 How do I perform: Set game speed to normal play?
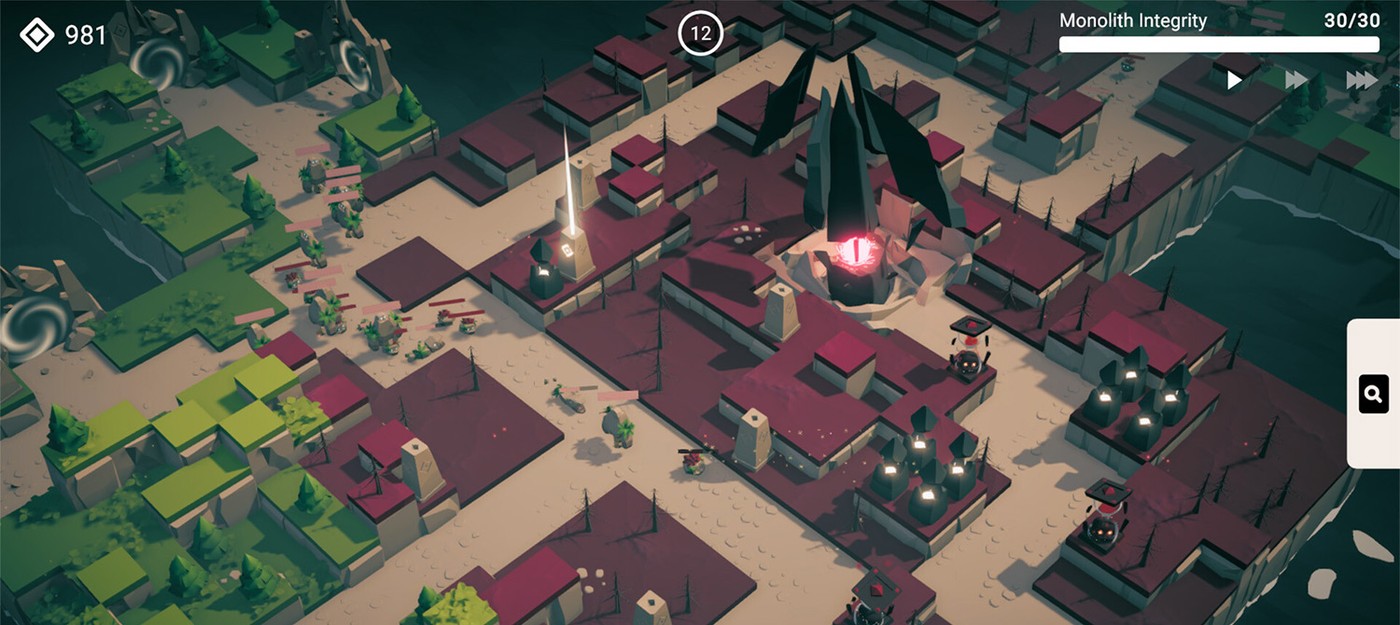[1235, 80]
